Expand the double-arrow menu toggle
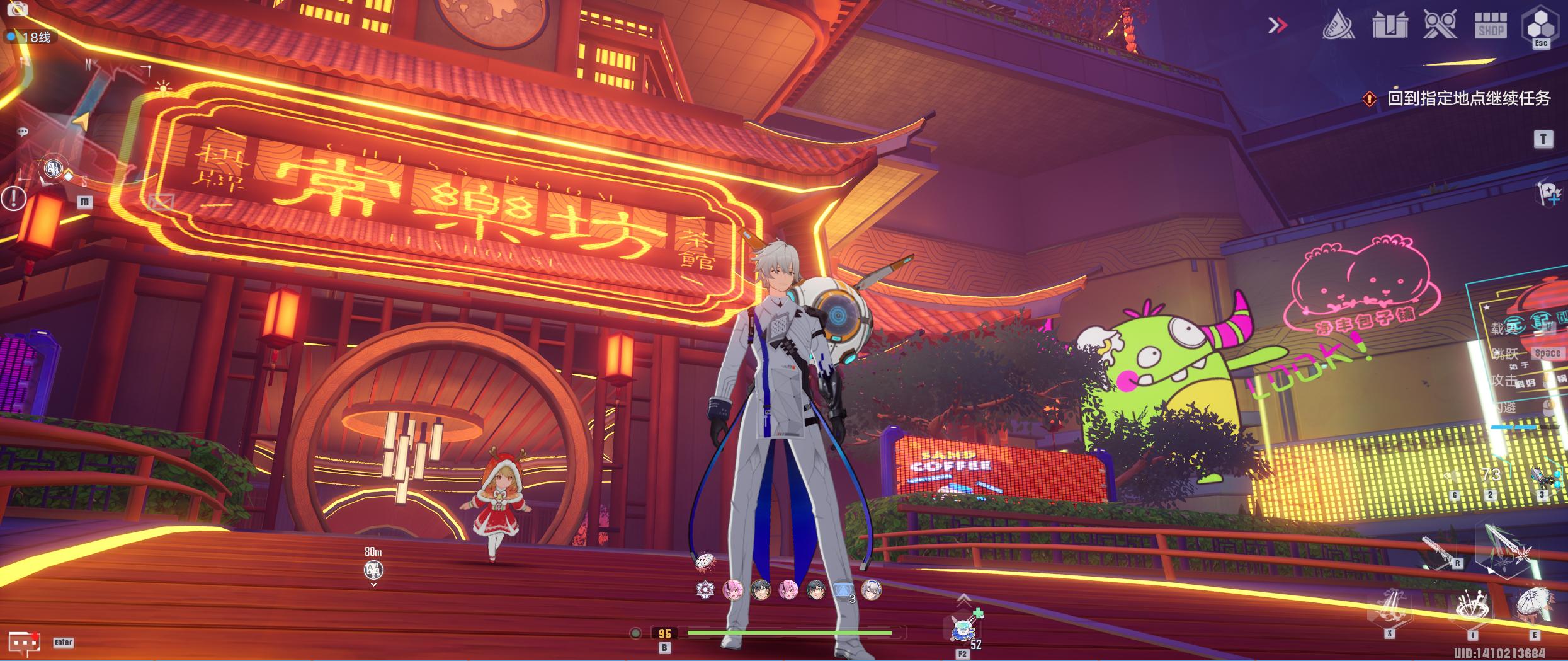1568x661 pixels. click(x=1277, y=26)
